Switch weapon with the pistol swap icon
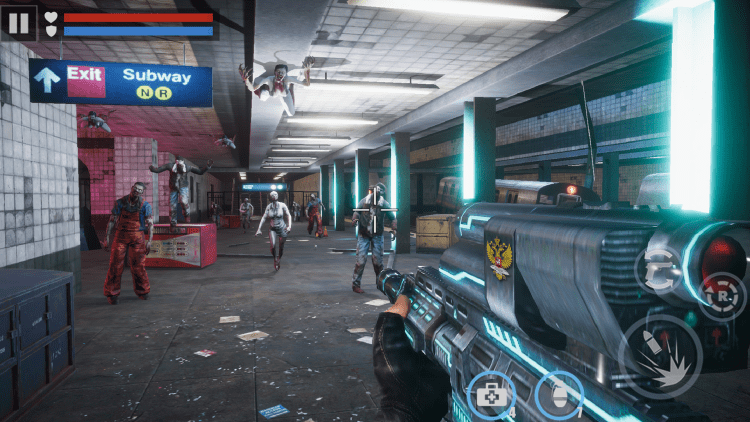Screen dimensions: 750x422 (659, 270)
